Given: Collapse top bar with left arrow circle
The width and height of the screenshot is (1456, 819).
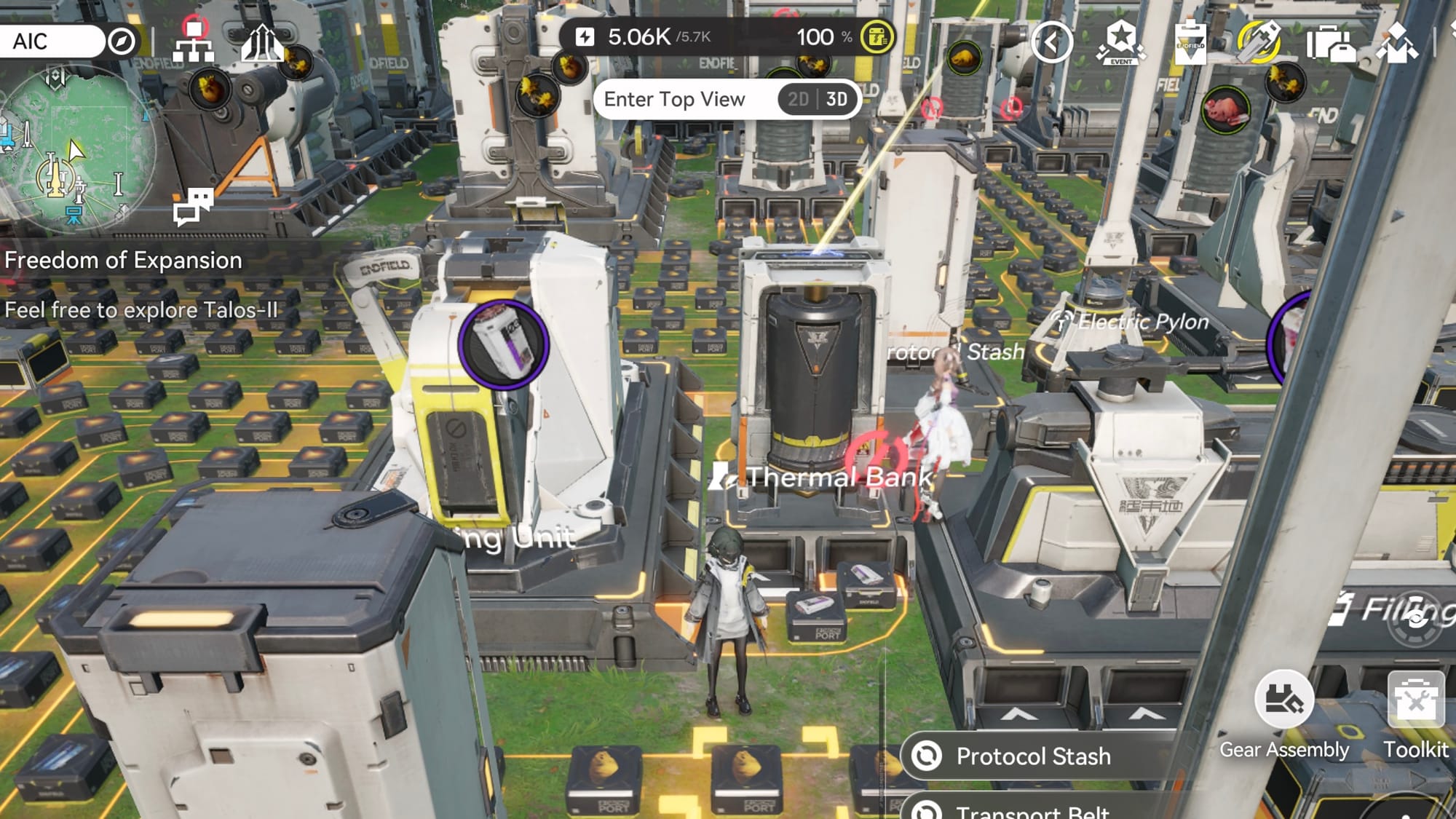Looking at the screenshot, I should point(1051,42).
